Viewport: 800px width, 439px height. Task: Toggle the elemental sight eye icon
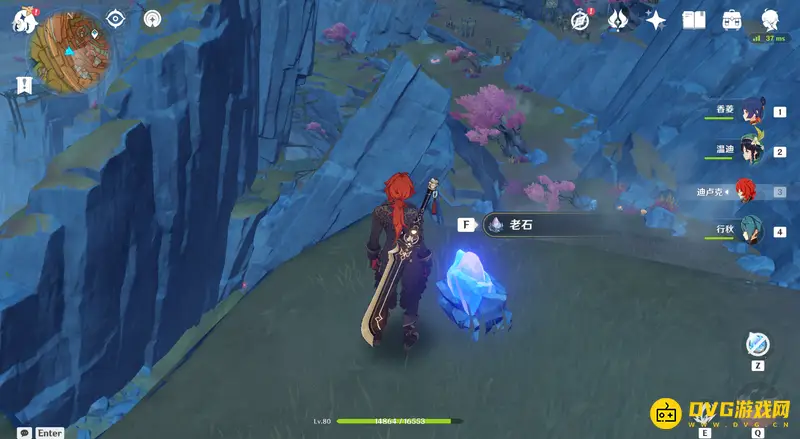point(116,19)
